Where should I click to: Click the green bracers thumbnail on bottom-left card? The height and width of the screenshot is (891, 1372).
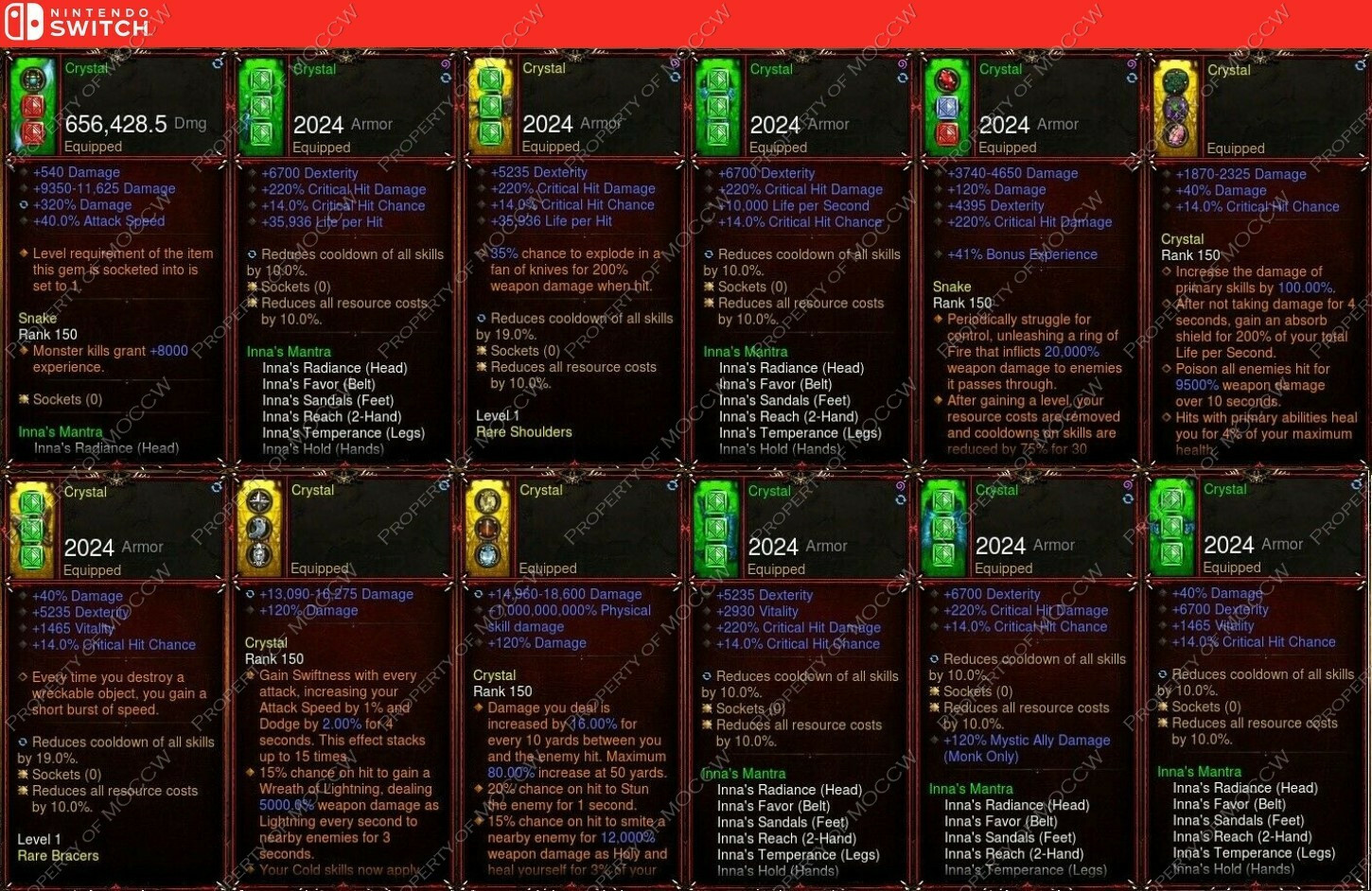click(x=33, y=527)
